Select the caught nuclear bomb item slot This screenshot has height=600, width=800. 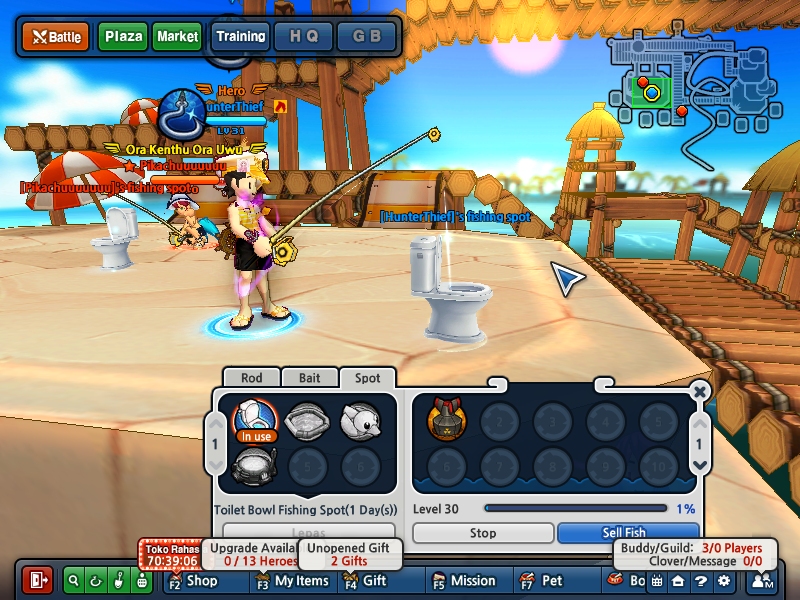[446, 420]
